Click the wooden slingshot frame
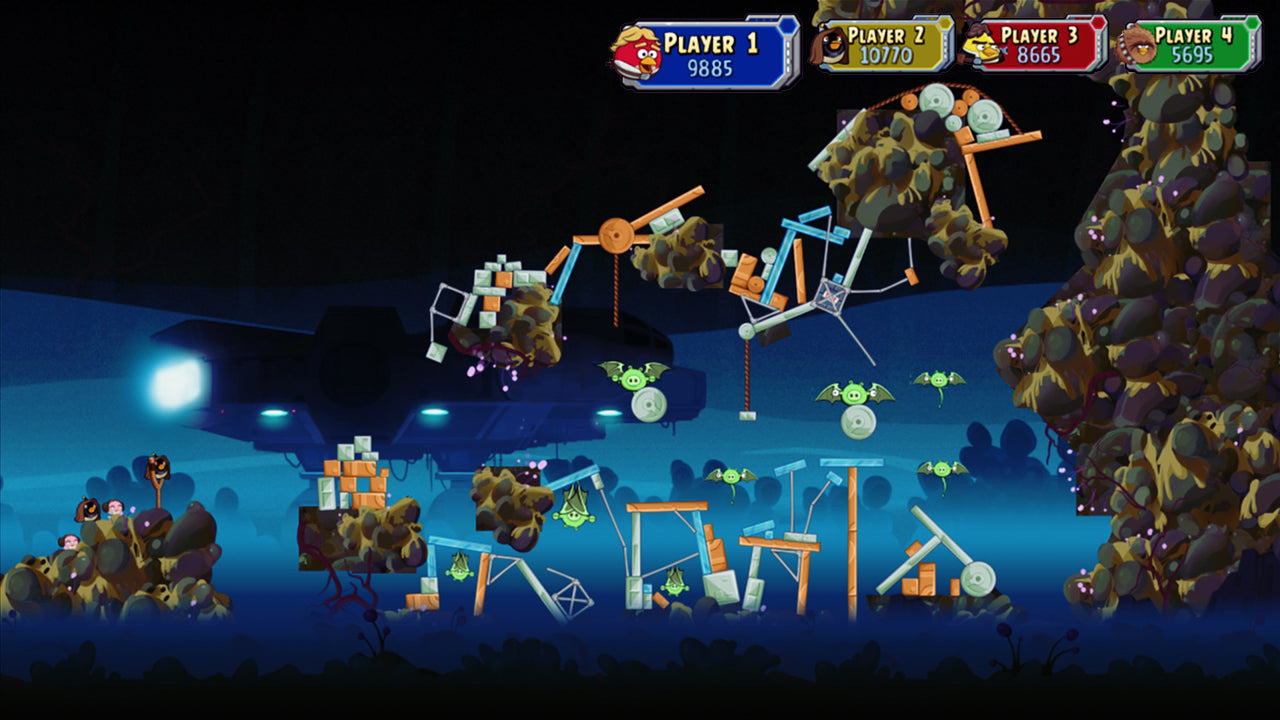The width and height of the screenshot is (1280, 720). coord(160,490)
